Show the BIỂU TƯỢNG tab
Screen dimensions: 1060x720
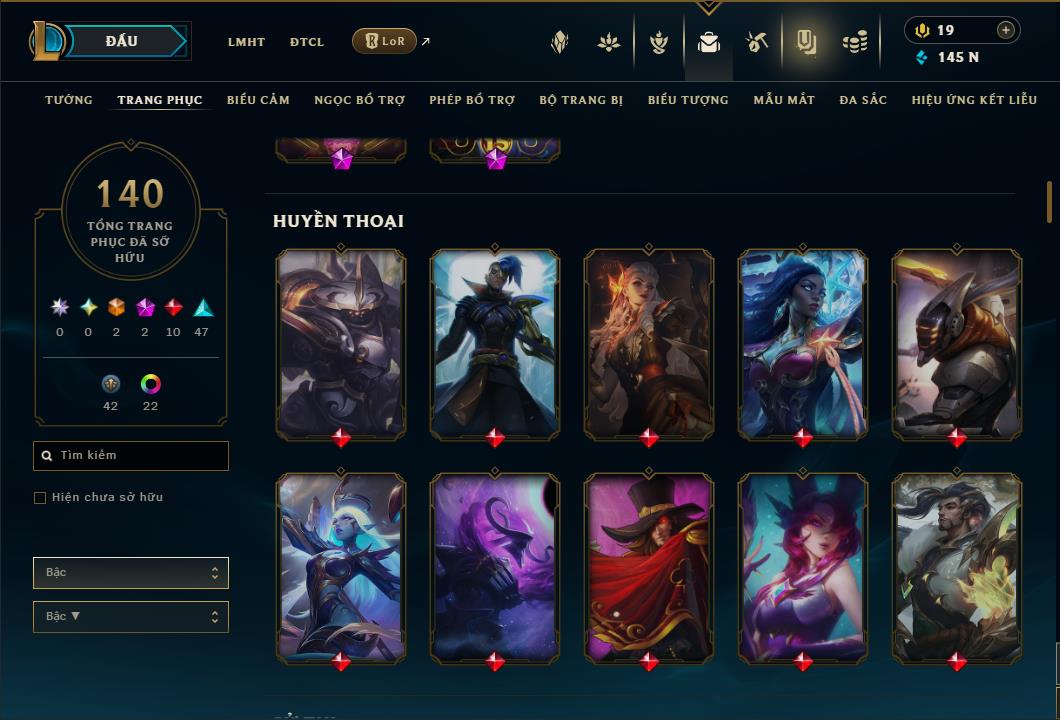(688, 100)
